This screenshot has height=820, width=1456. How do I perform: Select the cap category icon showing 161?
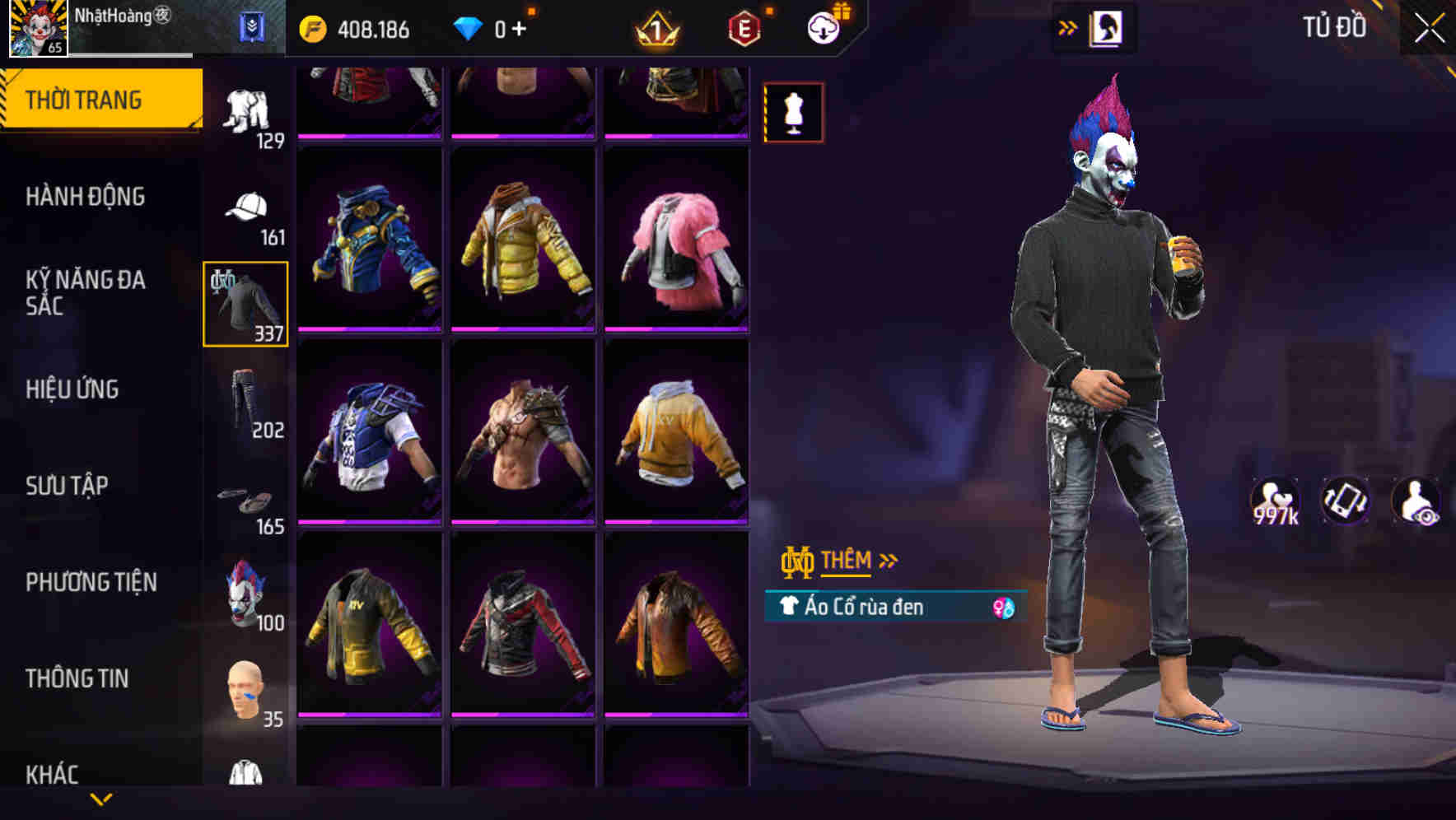244,210
